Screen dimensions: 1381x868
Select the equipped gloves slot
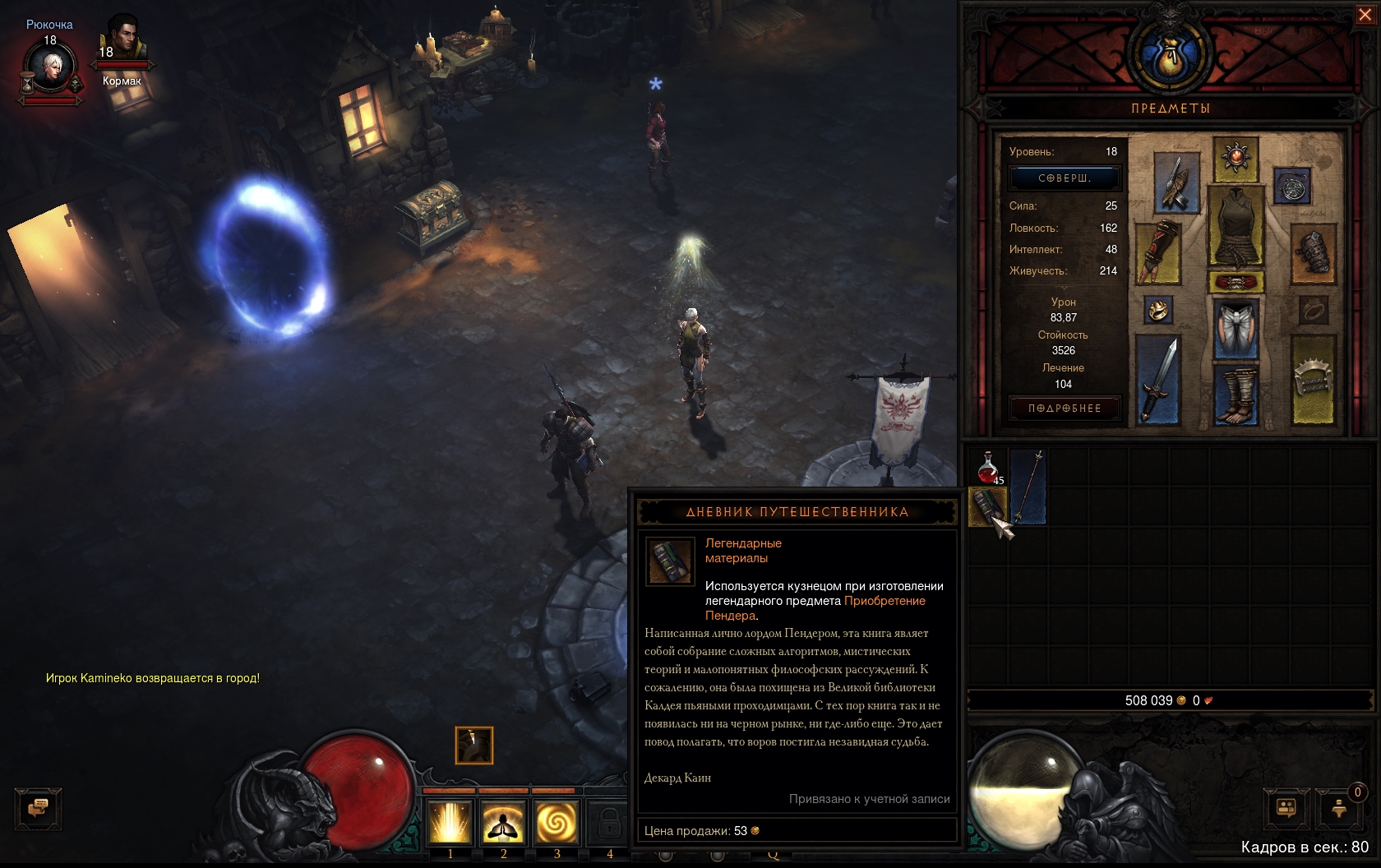tap(1158, 252)
